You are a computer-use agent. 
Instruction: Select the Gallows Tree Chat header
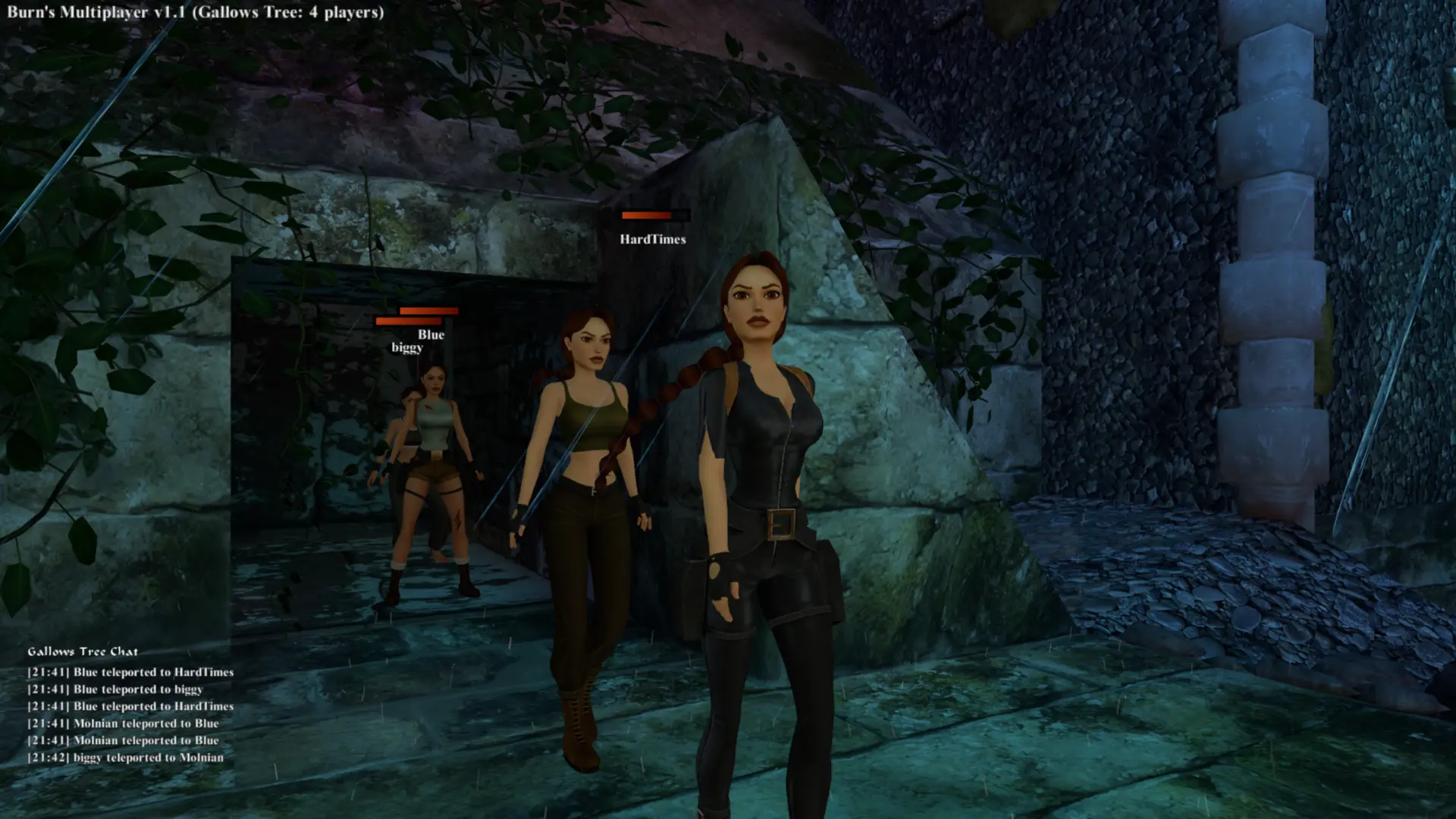83,651
